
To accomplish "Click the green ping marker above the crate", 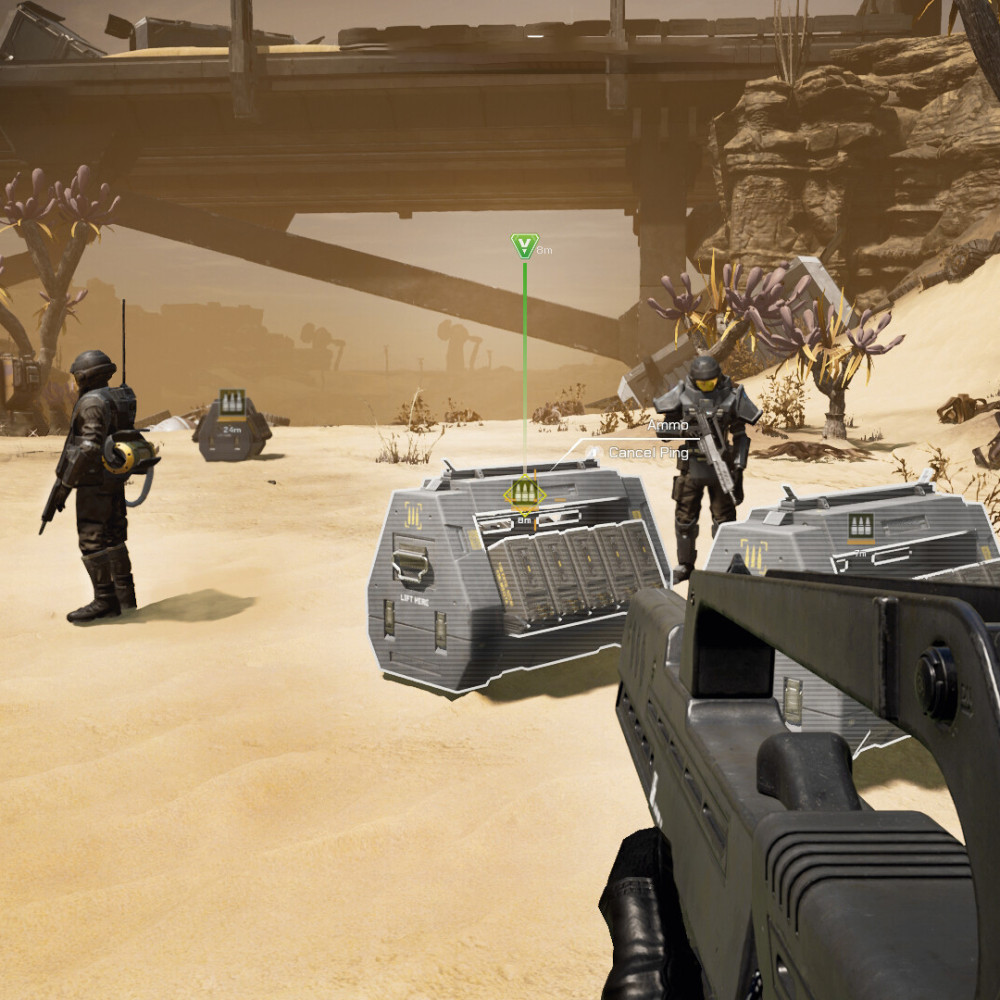I will [524, 245].
